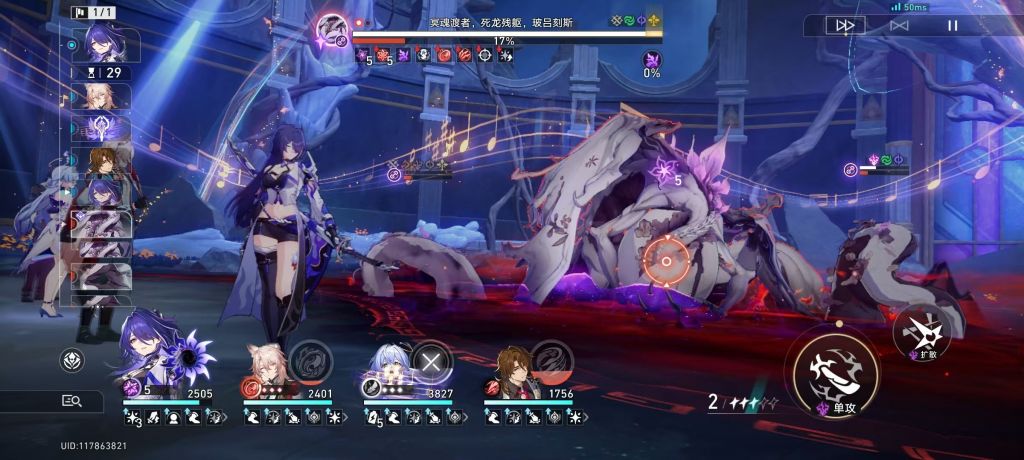
Task: Pause the battle
Action: 953,25
